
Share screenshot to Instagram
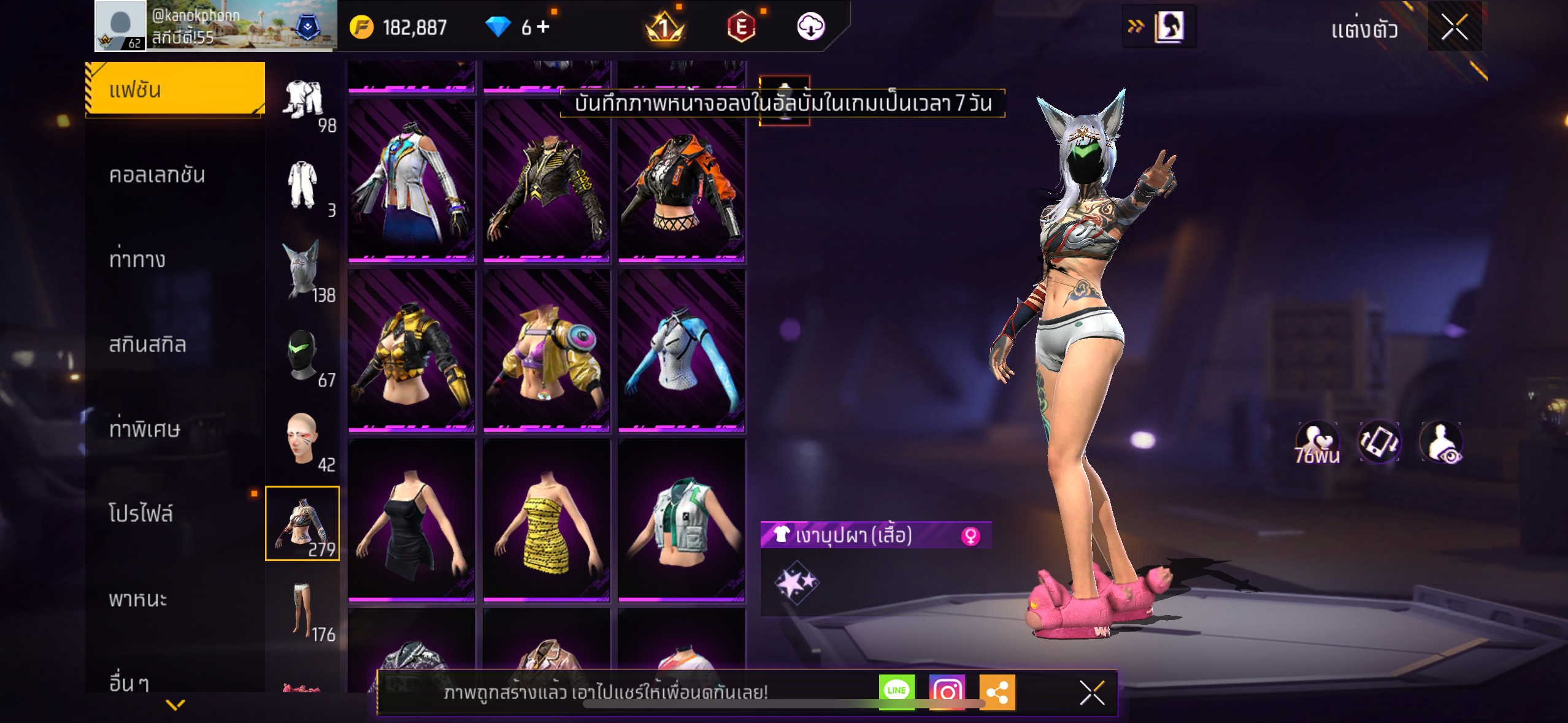[947, 692]
